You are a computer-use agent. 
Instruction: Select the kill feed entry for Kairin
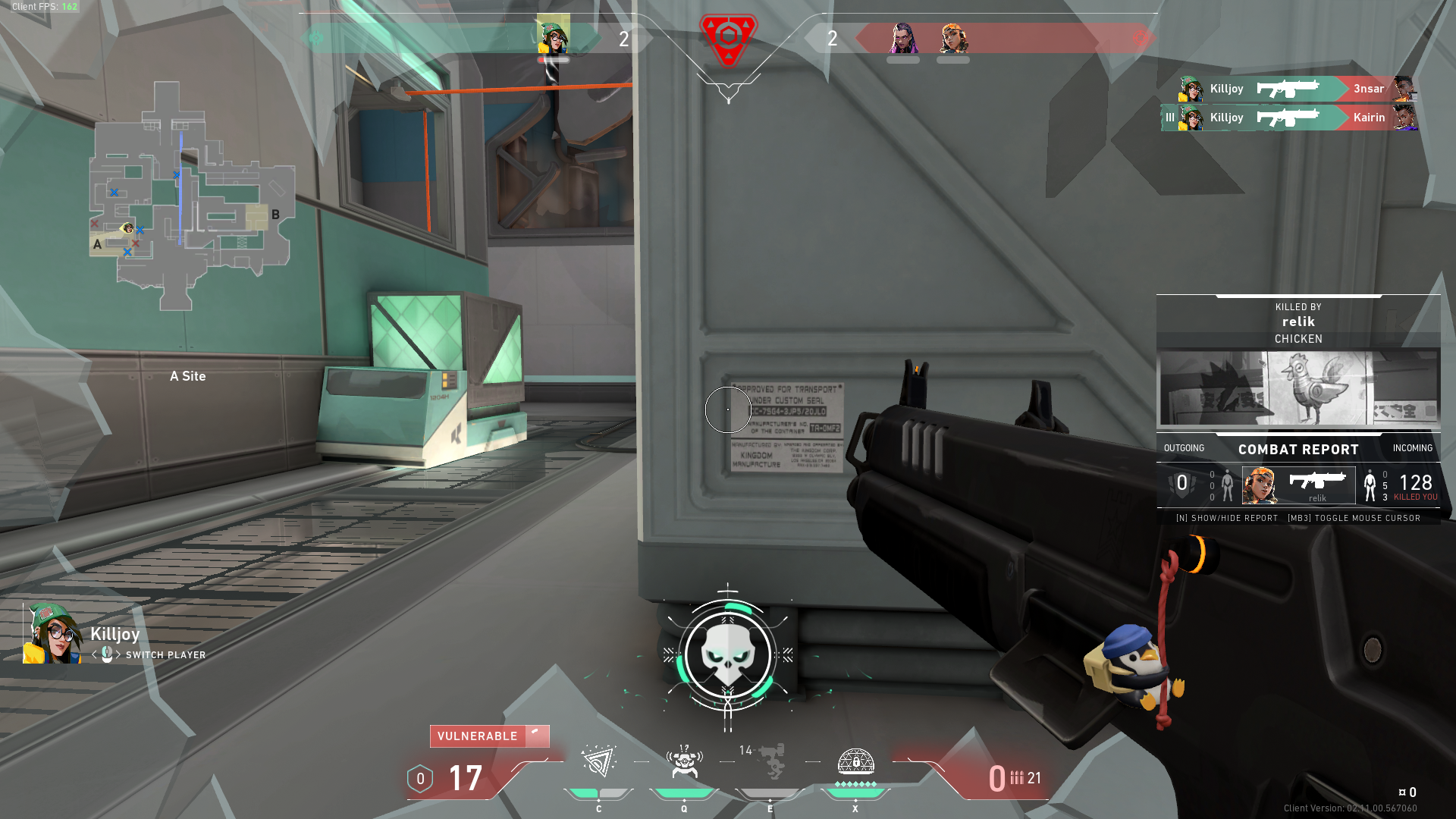point(1289,118)
